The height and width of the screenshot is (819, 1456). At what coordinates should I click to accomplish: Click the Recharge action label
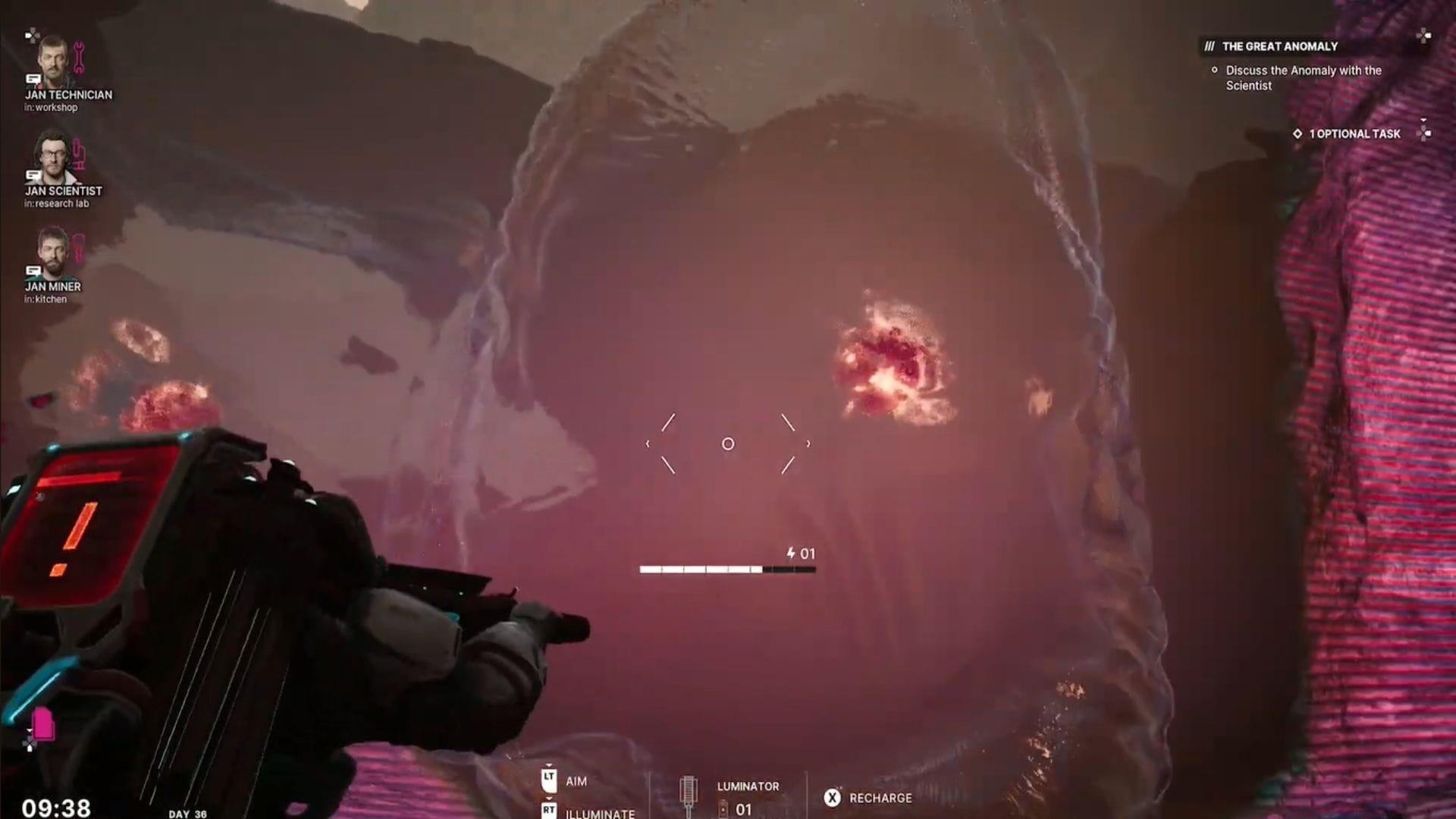[x=881, y=798]
